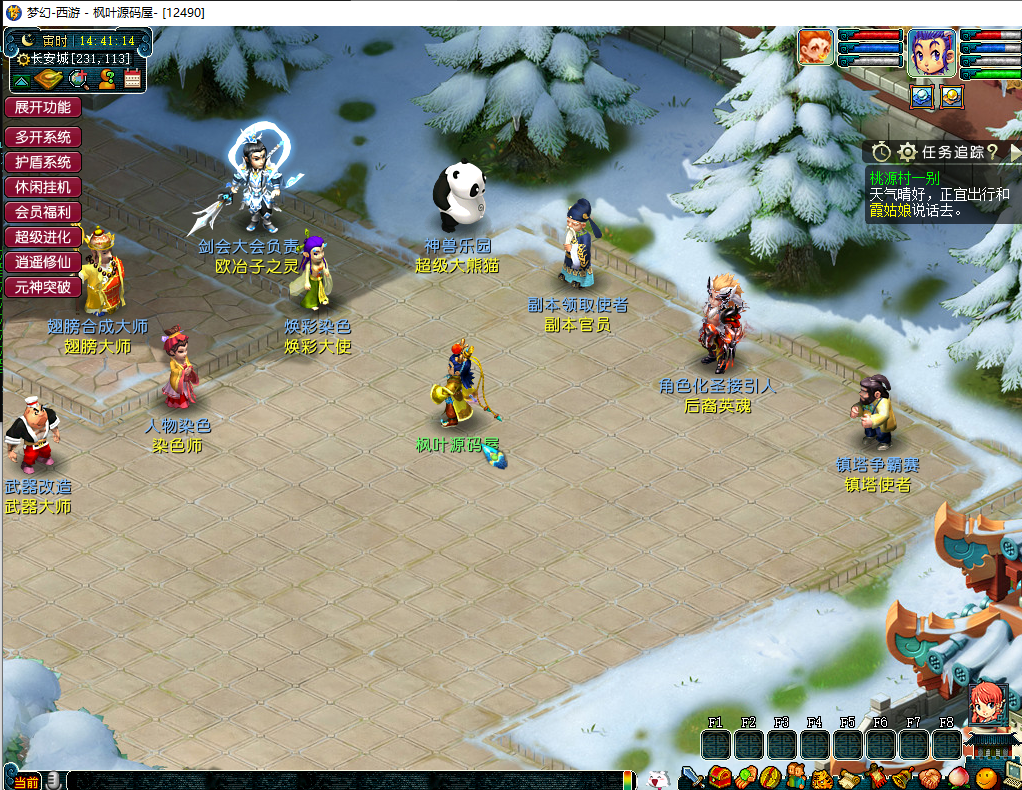The height and width of the screenshot is (790, 1022).
Task: Choose the 元神突破 button
Action: coord(42,287)
